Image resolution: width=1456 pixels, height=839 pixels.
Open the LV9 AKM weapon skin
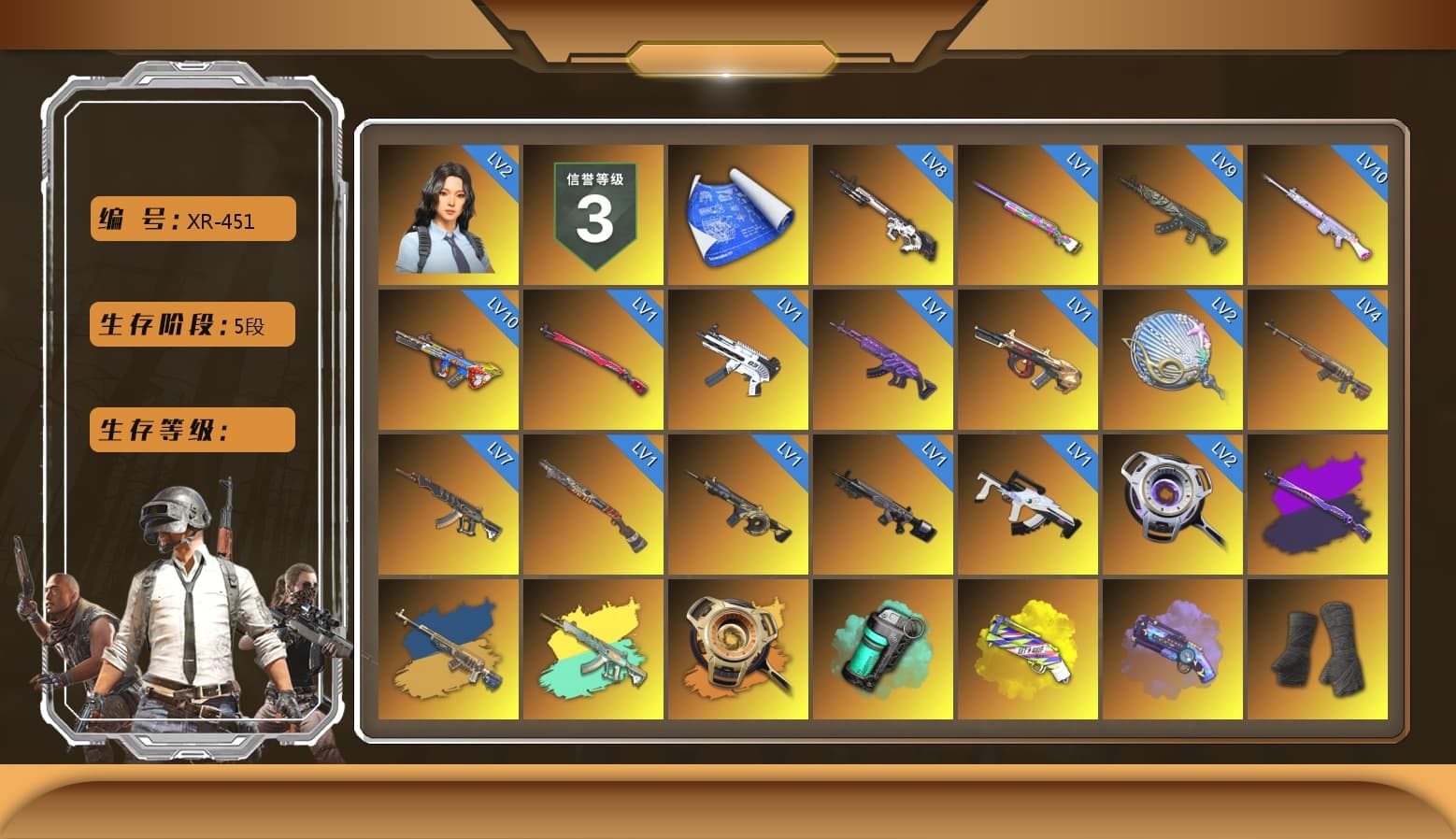click(1173, 215)
